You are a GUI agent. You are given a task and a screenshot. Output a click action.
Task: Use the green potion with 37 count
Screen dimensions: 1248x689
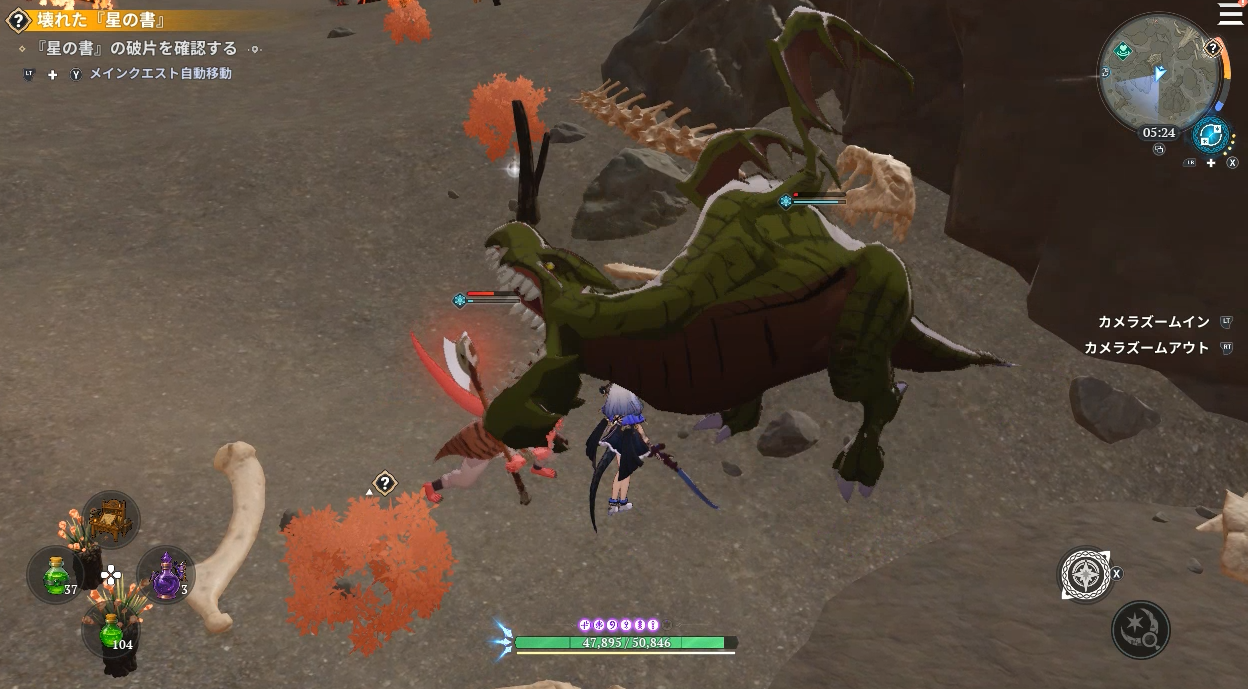(x=55, y=575)
